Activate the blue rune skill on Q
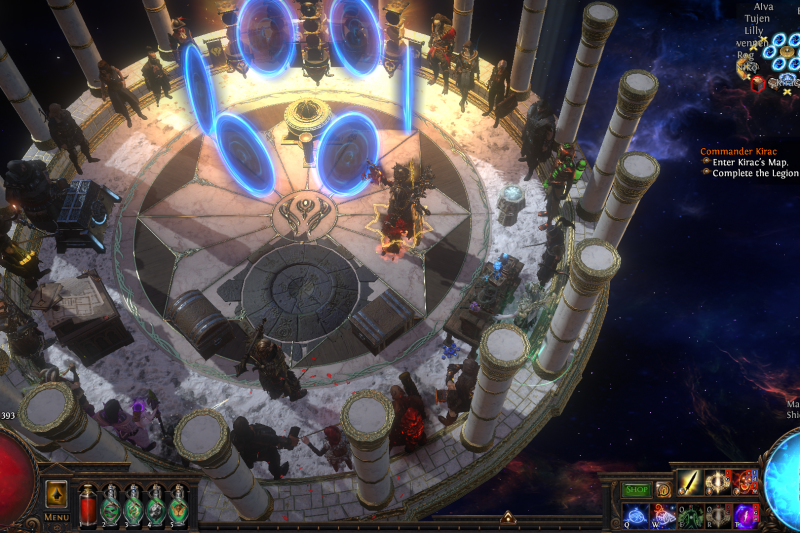 (636, 514)
